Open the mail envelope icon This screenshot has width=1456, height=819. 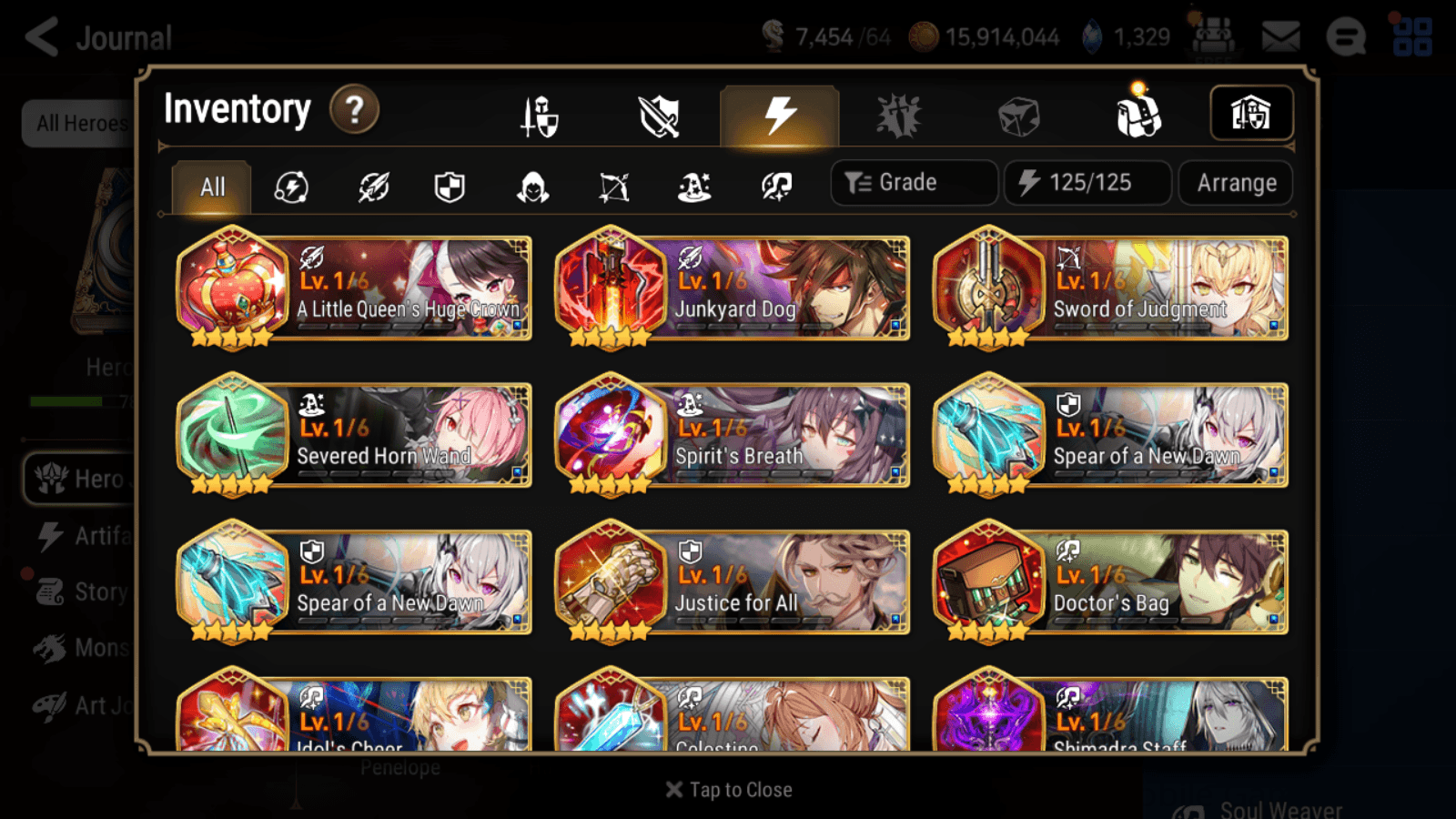pyautogui.click(x=1281, y=36)
